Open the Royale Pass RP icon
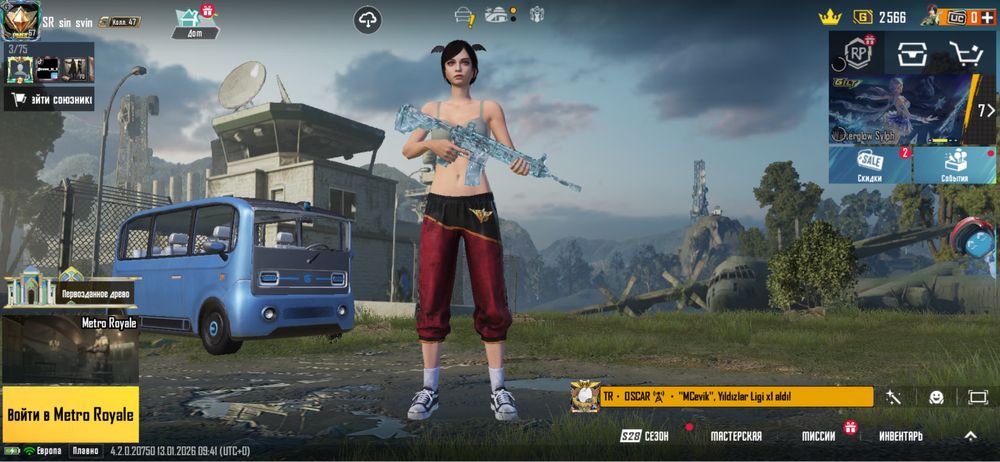 pos(857,53)
